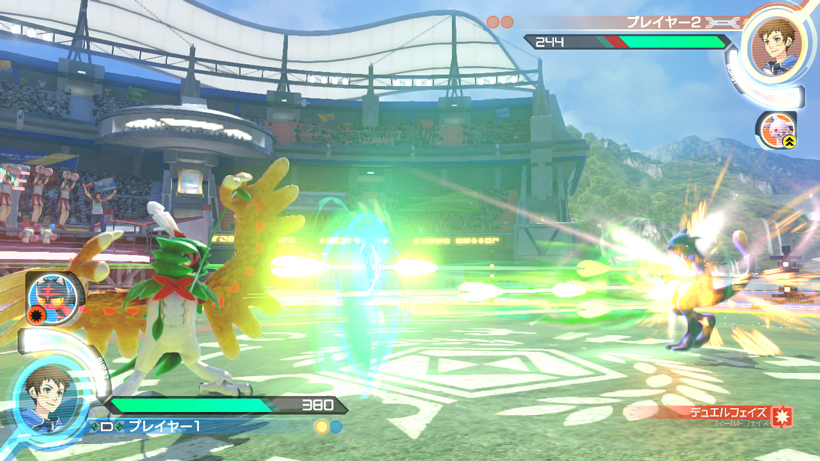Click the red Duel Phase burst icon
The image size is (820, 461).
click(781, 416)
